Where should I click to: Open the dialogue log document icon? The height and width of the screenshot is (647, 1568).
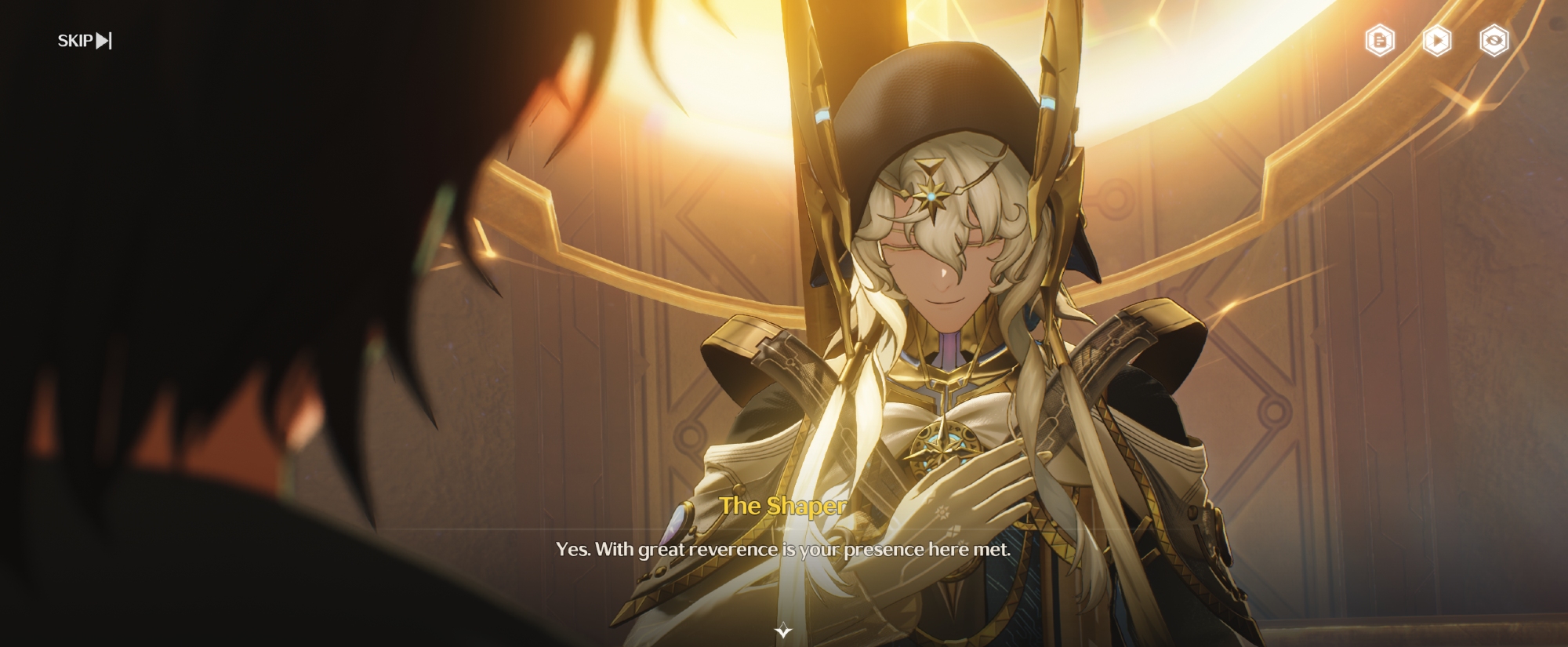point(1380,41)
